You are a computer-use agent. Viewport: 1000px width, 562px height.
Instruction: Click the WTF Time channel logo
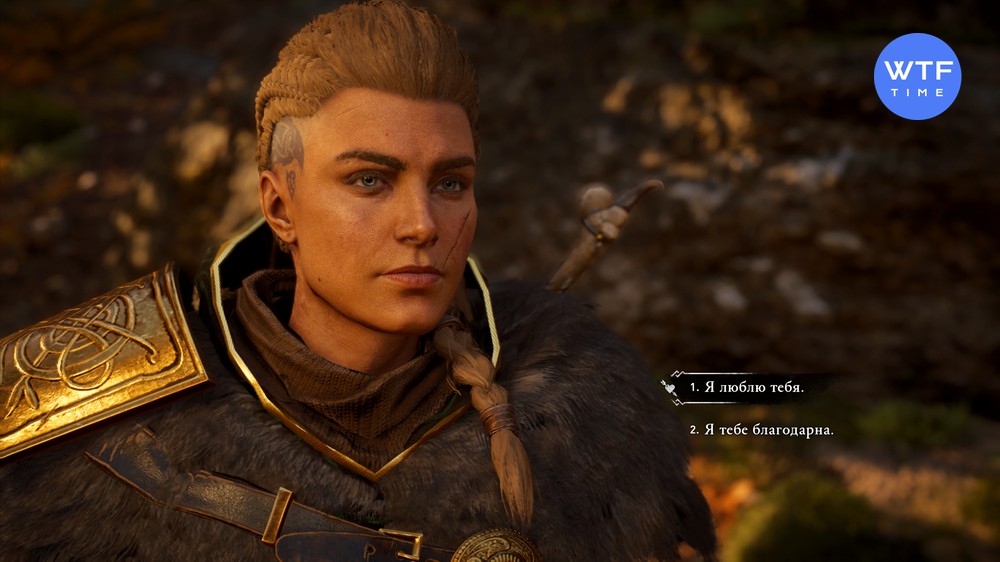click(x=917, y=76)
